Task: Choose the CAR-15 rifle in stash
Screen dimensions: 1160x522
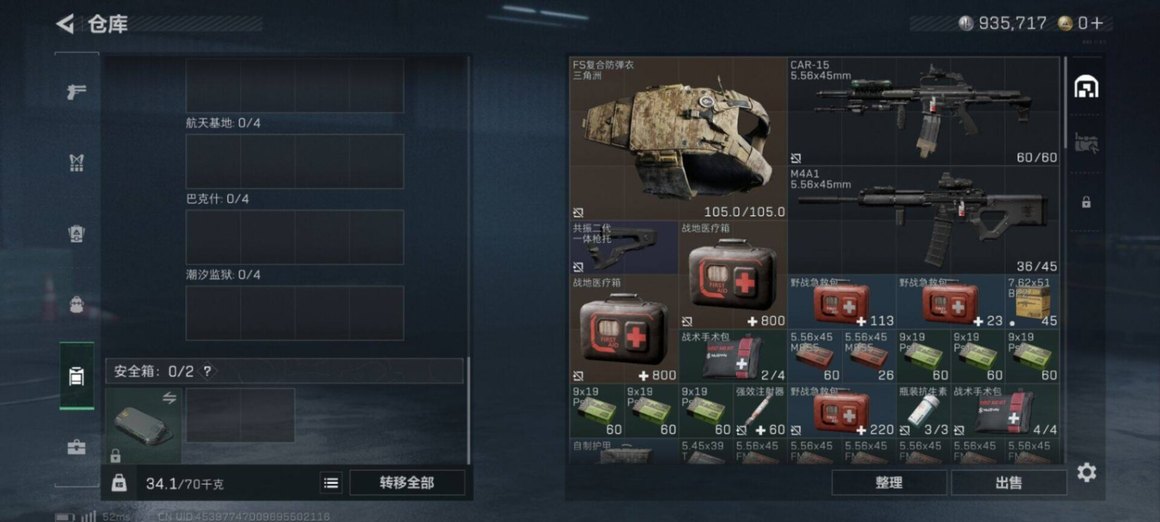Action: pos(924,111)
